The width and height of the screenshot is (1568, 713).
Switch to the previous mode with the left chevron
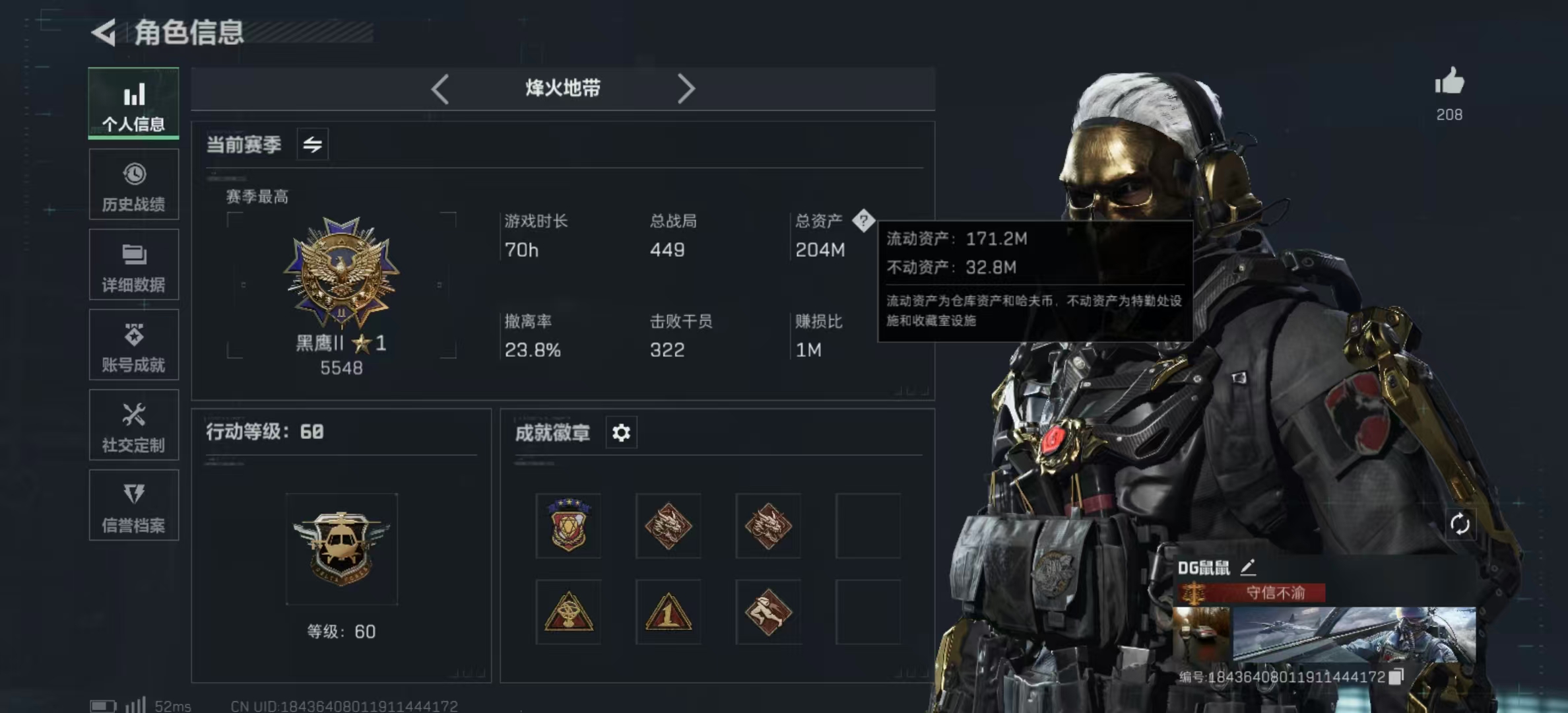[440, 88]
